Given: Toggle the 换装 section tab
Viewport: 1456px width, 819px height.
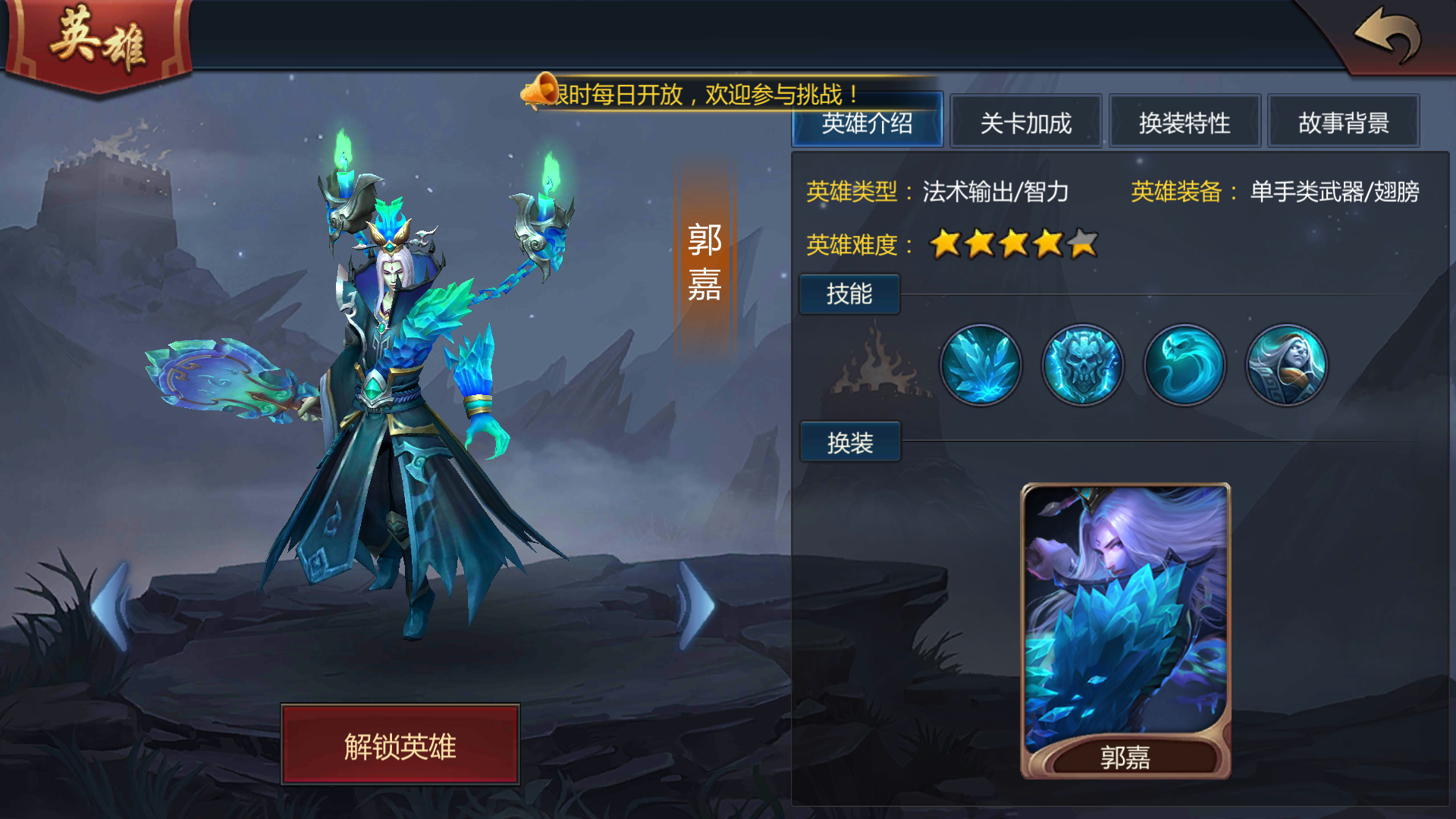Looking at the screenshot, I should pyautogui.click(x=849, y=441).
